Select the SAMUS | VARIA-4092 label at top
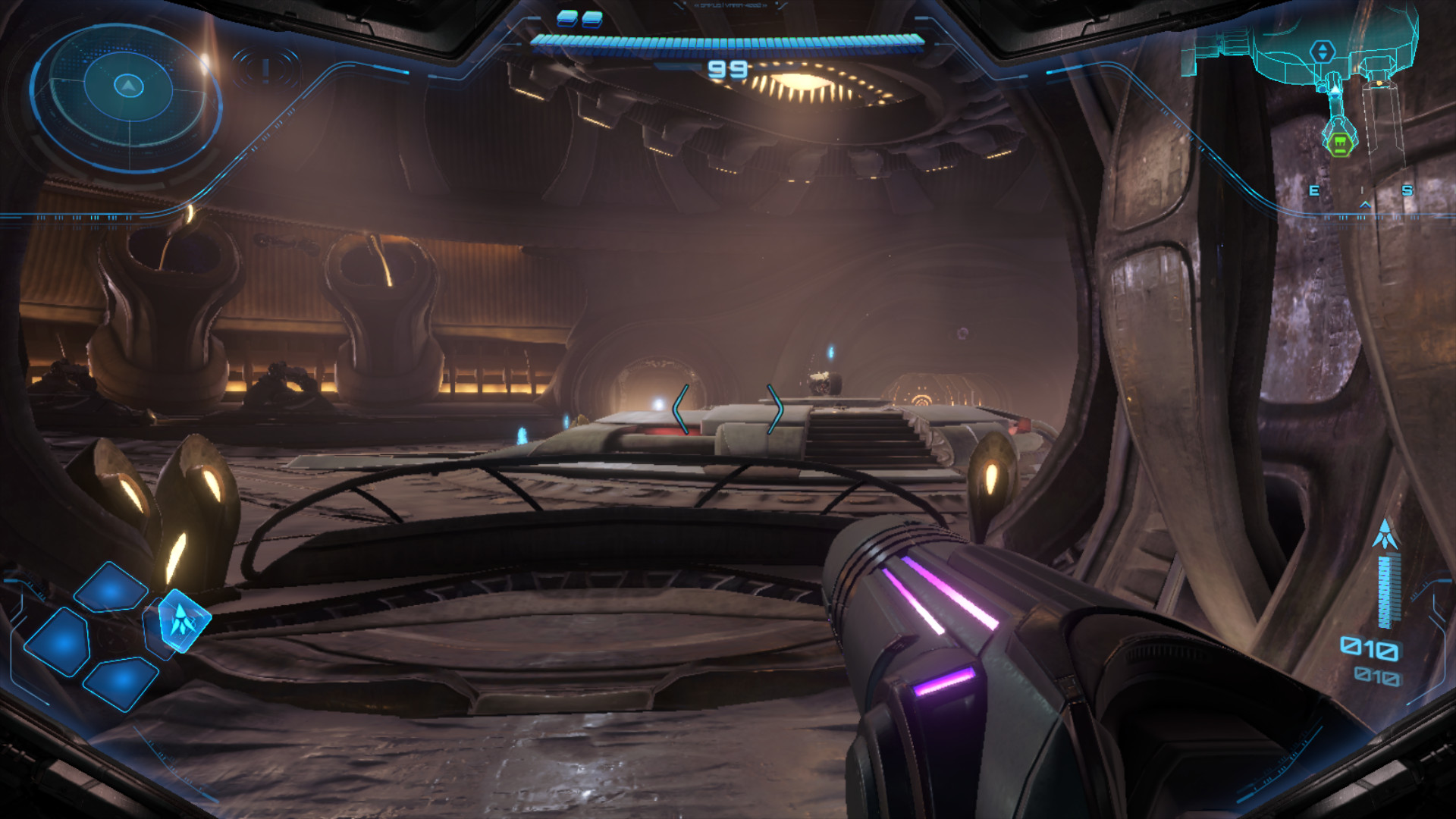The width and height of the screenshot is (1456, 819). [x=730, y=6]
